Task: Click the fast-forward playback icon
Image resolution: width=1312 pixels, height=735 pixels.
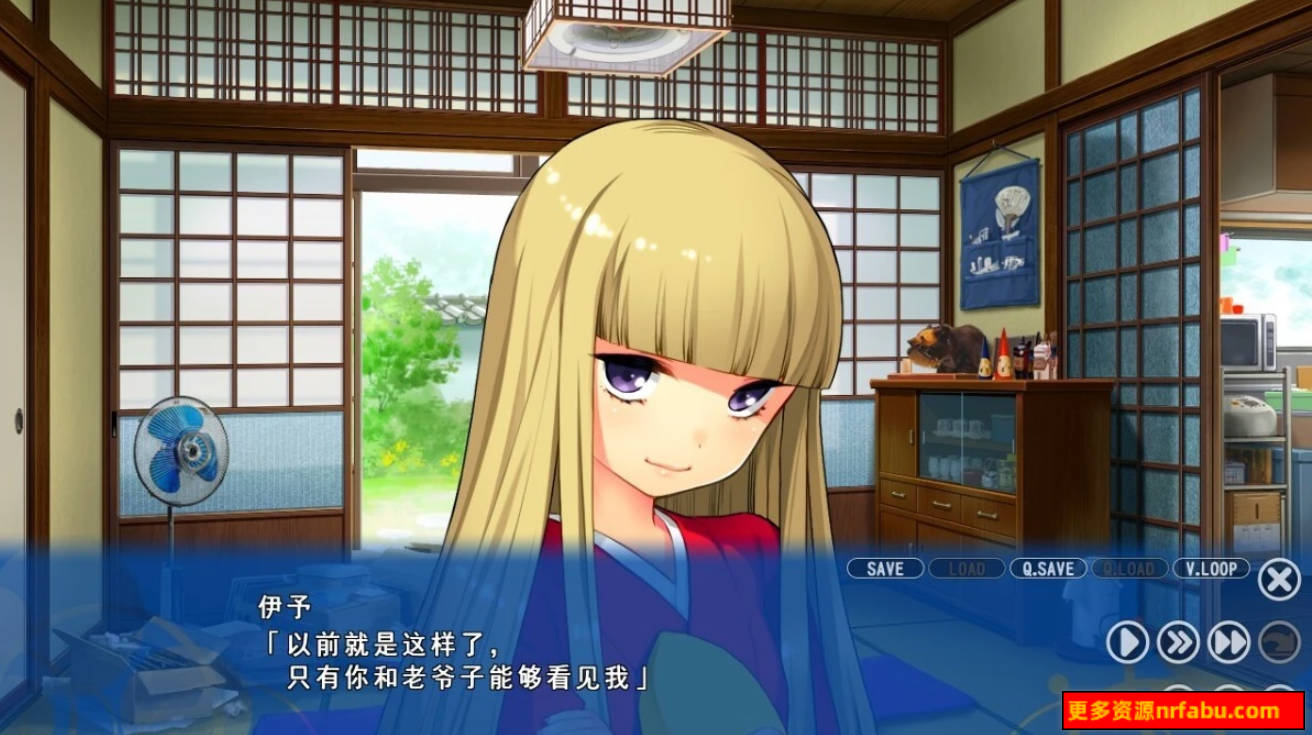Action: point(1227,643)
